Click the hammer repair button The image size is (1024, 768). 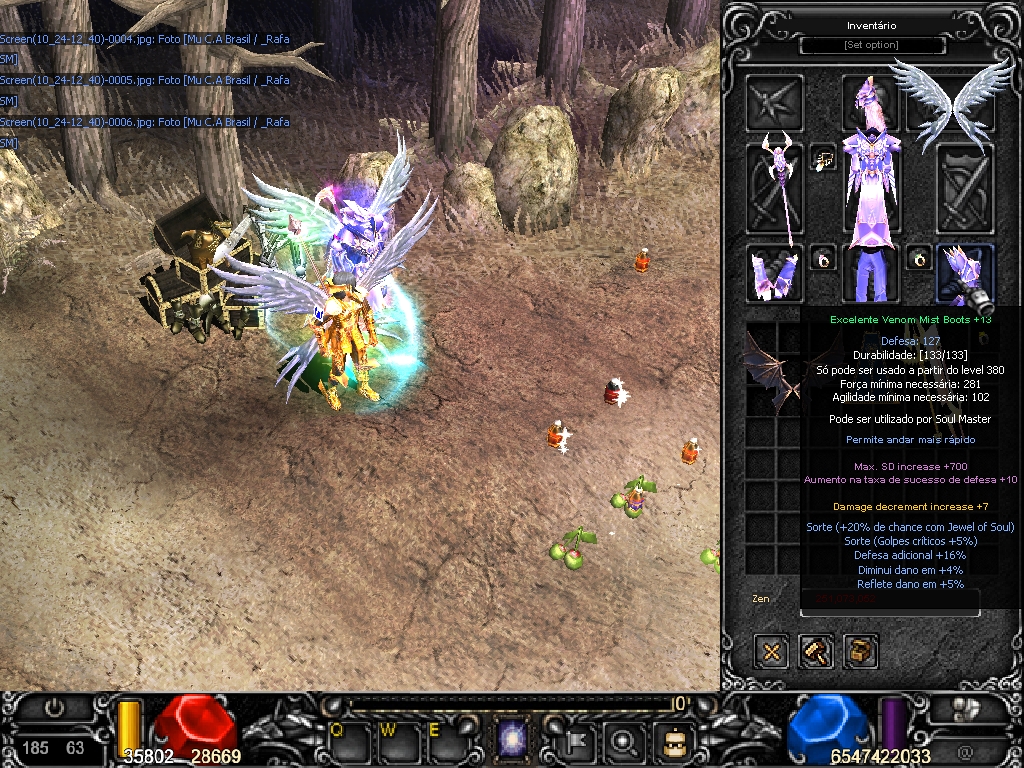pyautogui.click(x=816, y=652)
